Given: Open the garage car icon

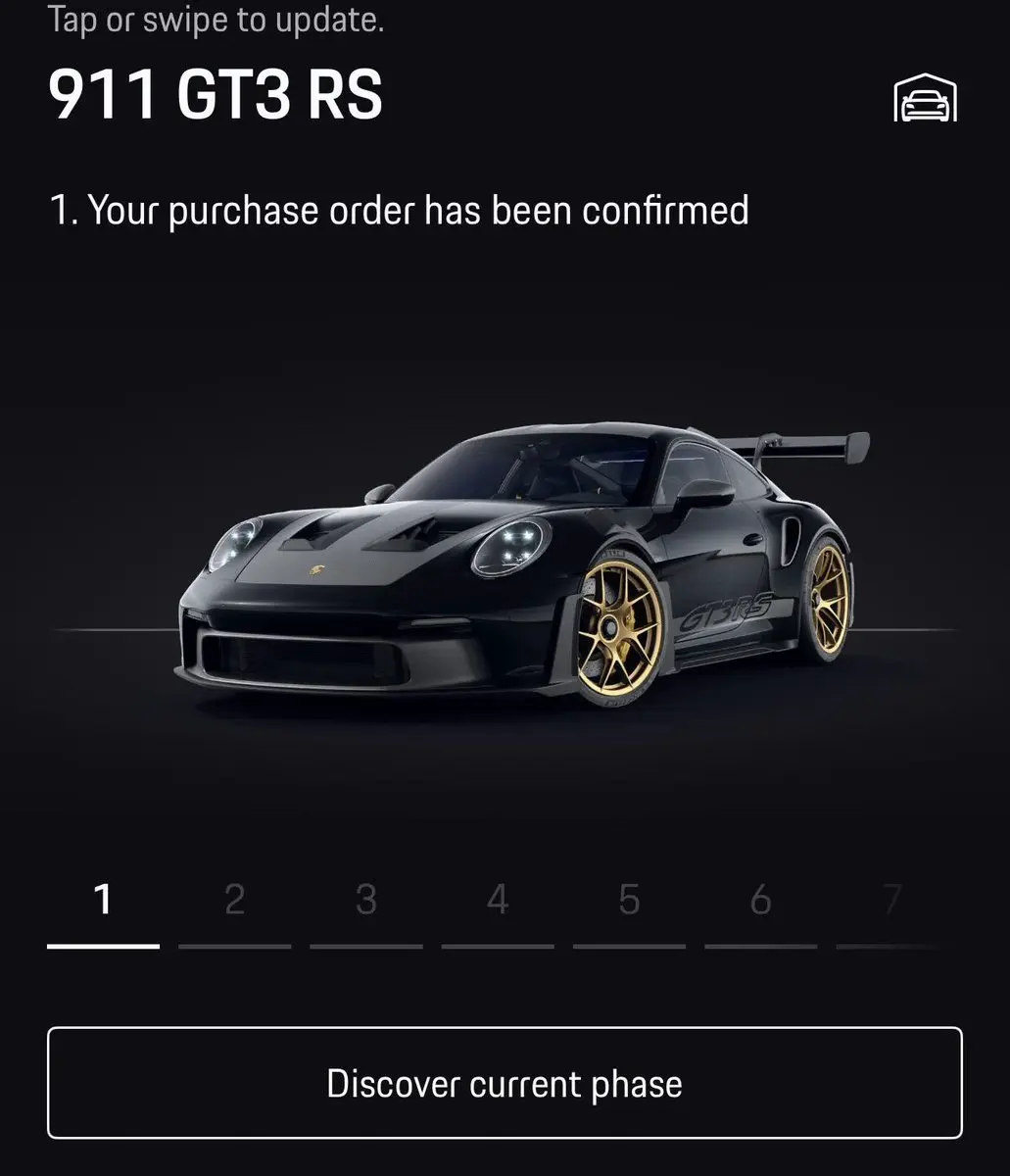Looking at the screenshot, I should pos(925,99).
